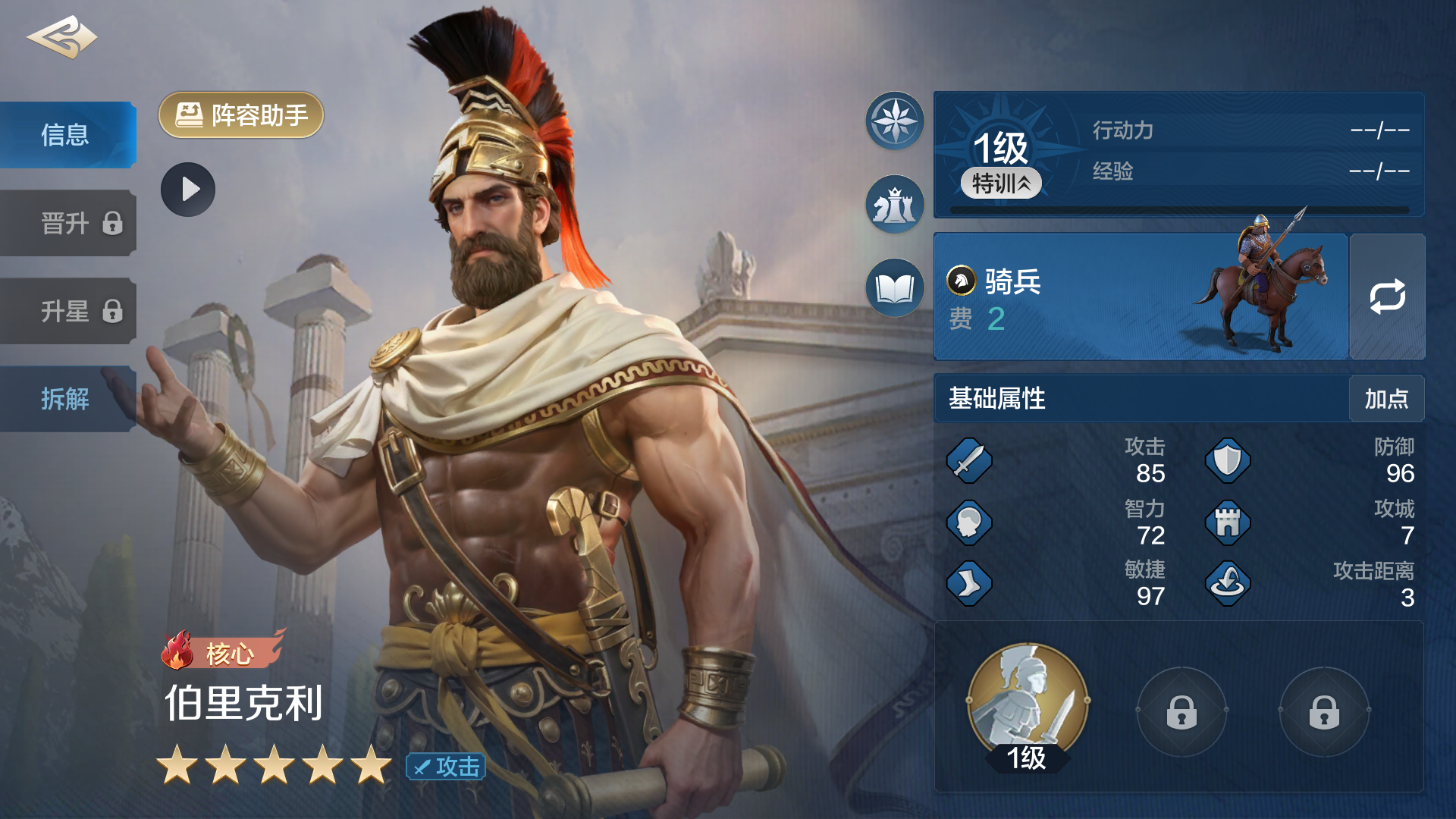Swap troop type with the cycle arrows

1387,297
